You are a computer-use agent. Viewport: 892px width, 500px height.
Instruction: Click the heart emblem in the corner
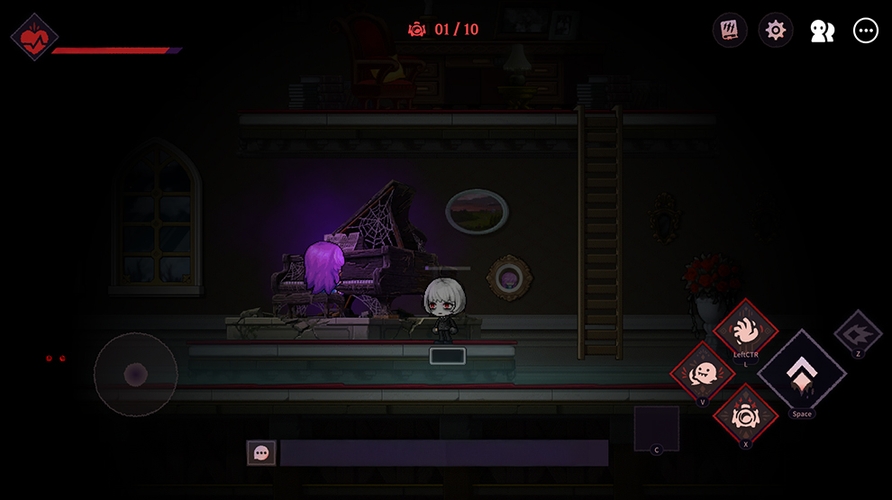34,37
